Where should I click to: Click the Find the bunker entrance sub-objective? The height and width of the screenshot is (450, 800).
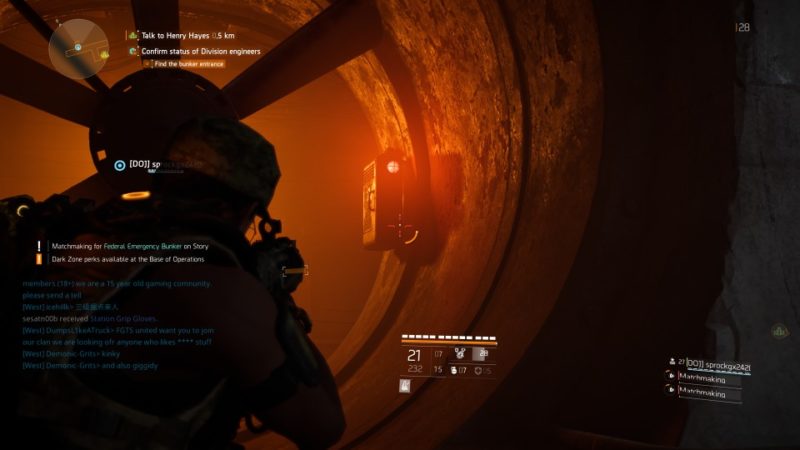(187, 64)
